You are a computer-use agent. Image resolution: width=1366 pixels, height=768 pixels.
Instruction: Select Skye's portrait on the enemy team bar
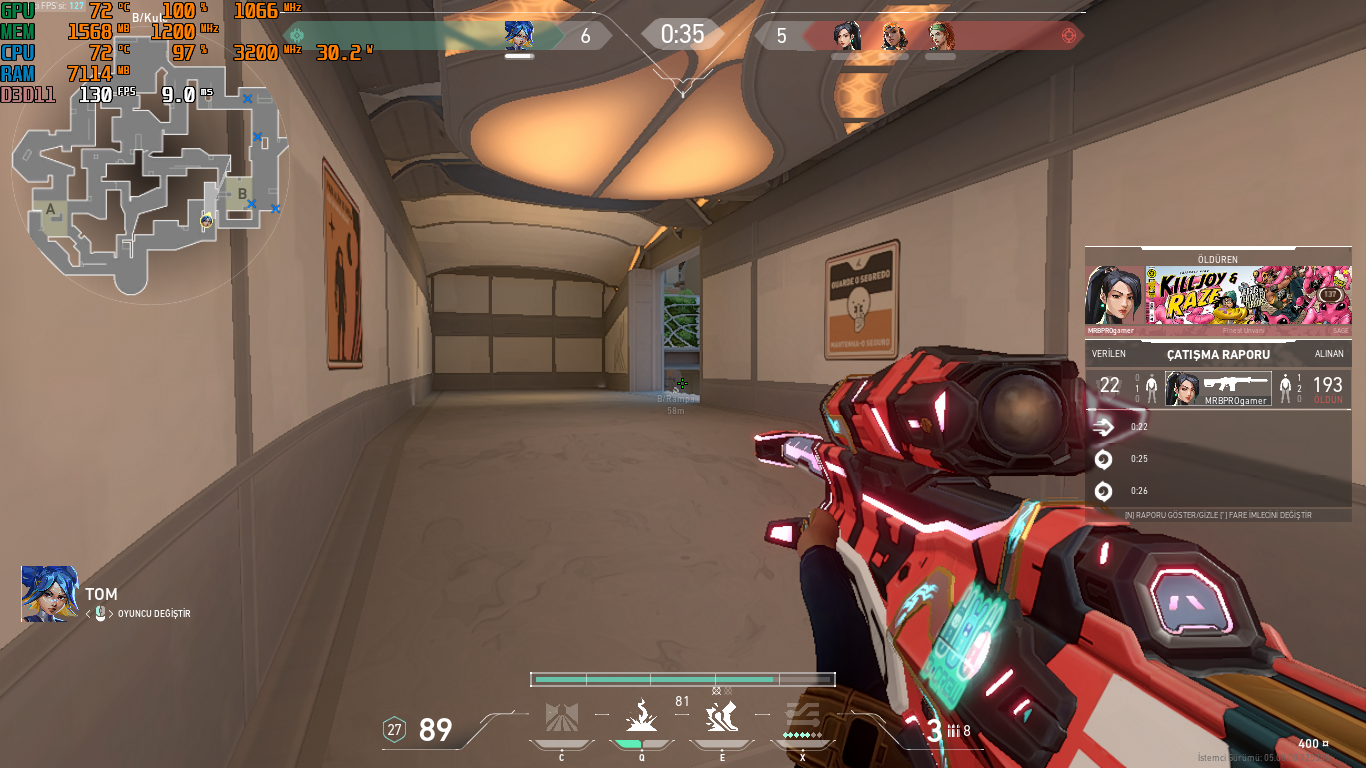940,36
